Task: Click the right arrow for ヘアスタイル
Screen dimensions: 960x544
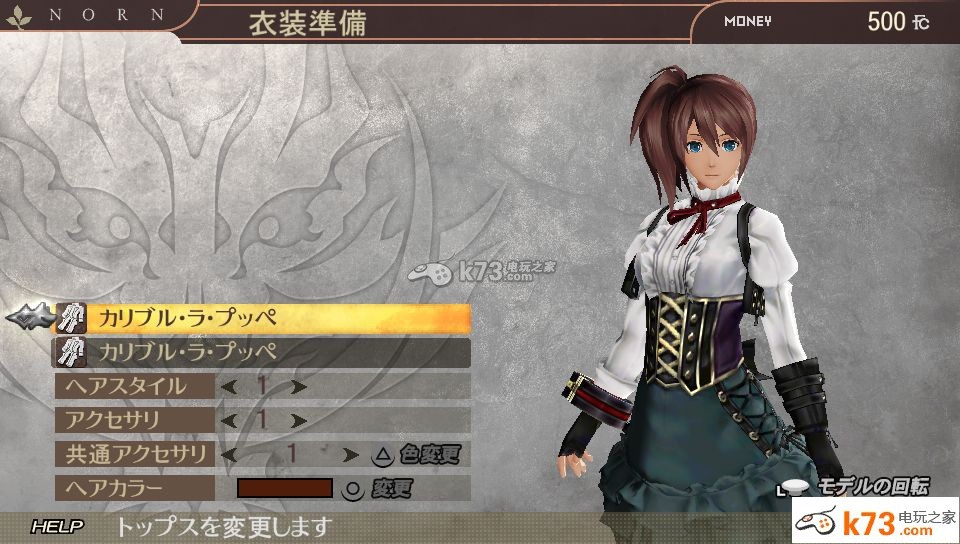Action: coord(298,386)
